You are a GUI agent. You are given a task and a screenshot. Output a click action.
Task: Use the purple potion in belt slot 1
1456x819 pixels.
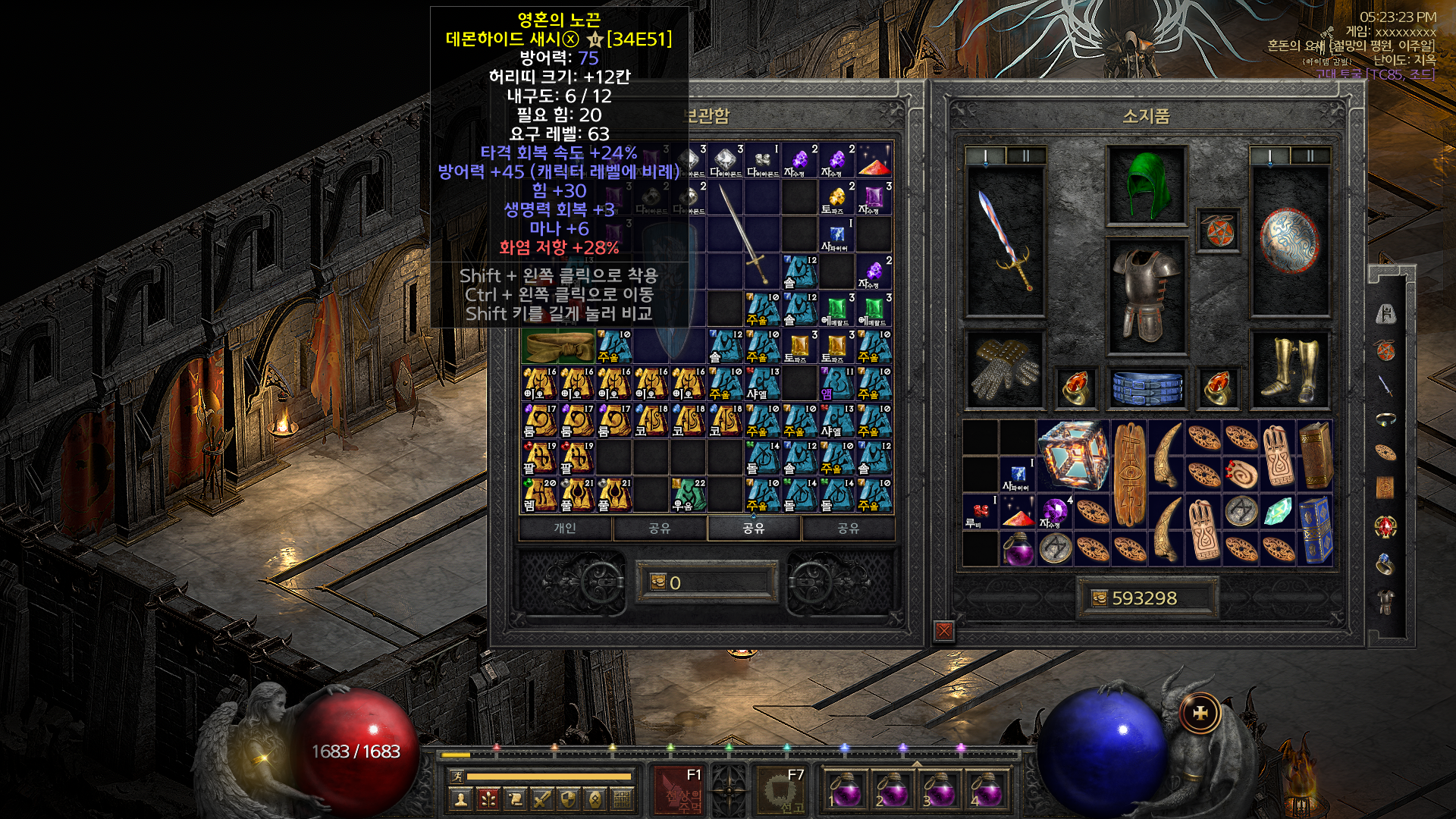(x=845, y=791)
